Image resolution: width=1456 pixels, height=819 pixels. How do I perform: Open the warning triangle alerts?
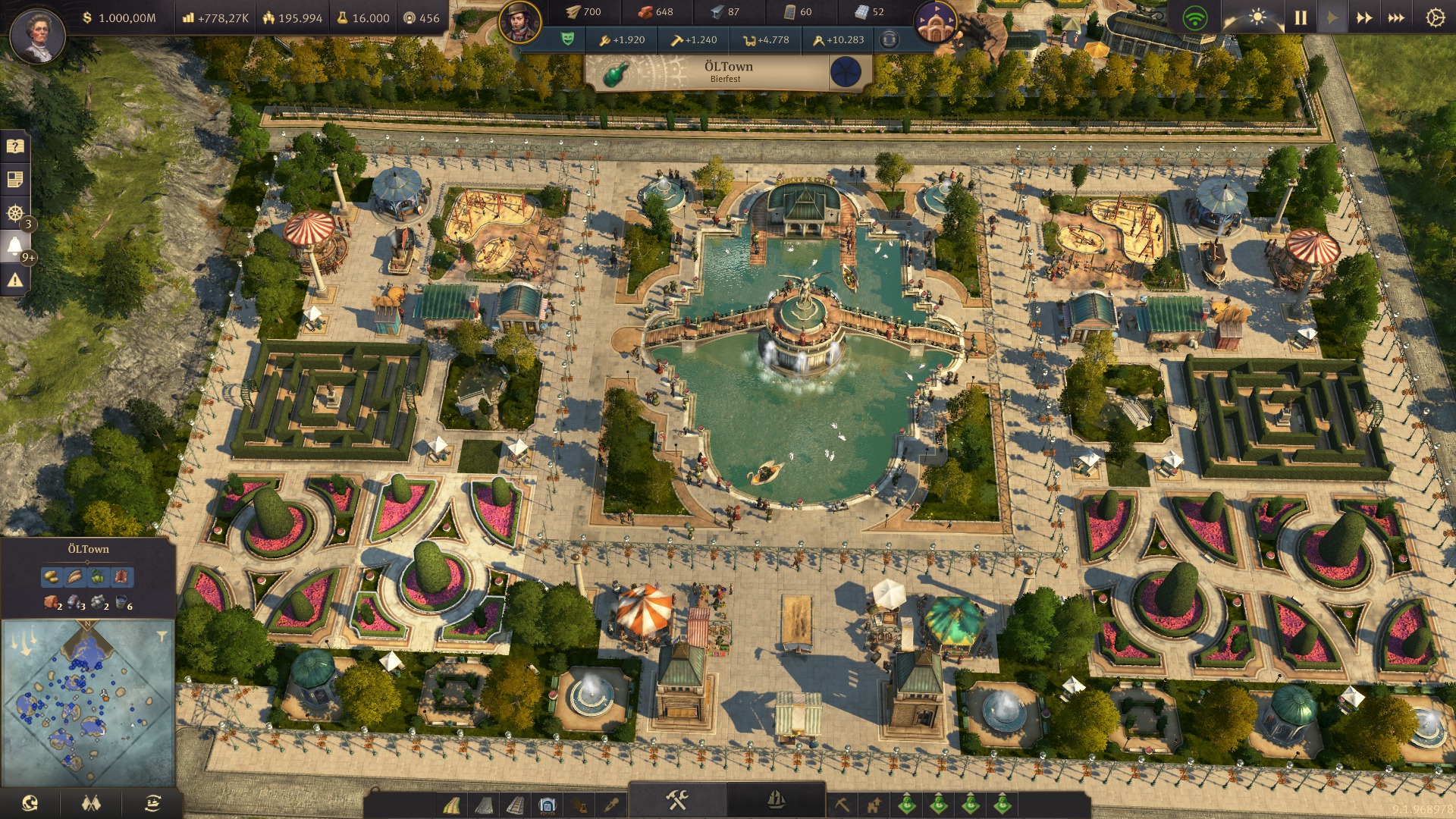click(x=14, y=281)
